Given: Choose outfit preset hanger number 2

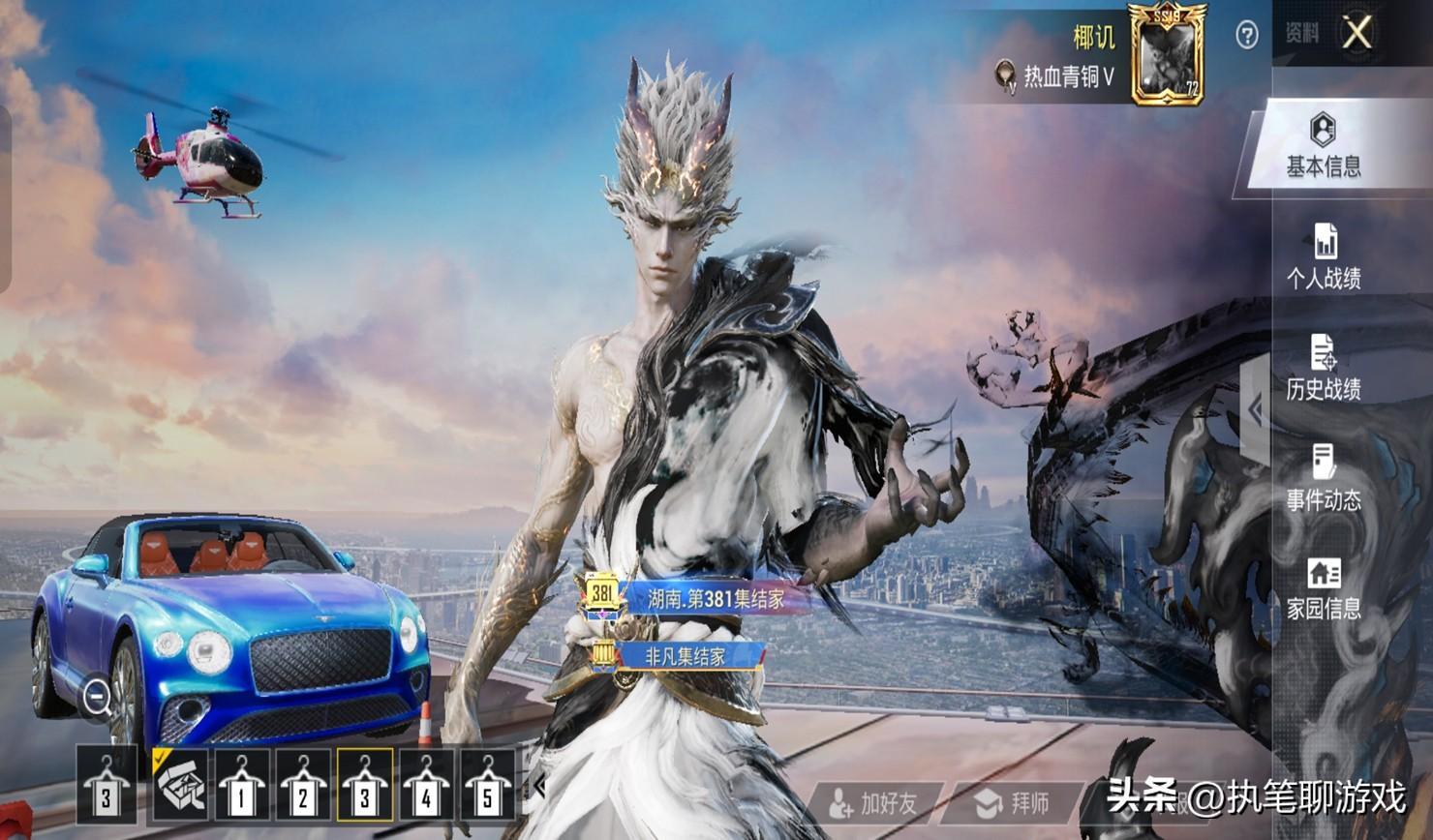Looking at the screenshot, I should [x=303, y=786].
